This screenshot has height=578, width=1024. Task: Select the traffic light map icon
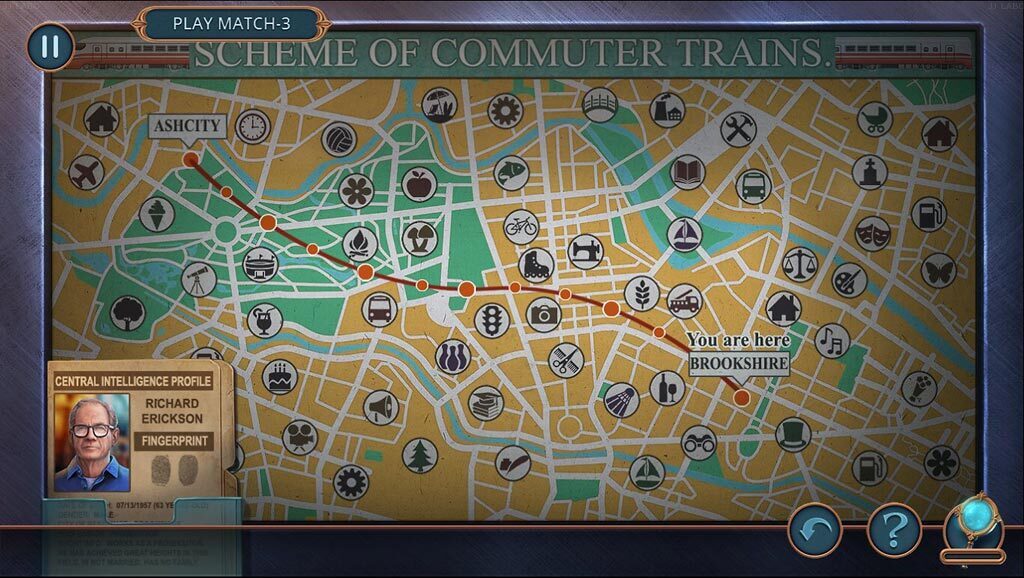pyautogui.click(x=492, y=321)
